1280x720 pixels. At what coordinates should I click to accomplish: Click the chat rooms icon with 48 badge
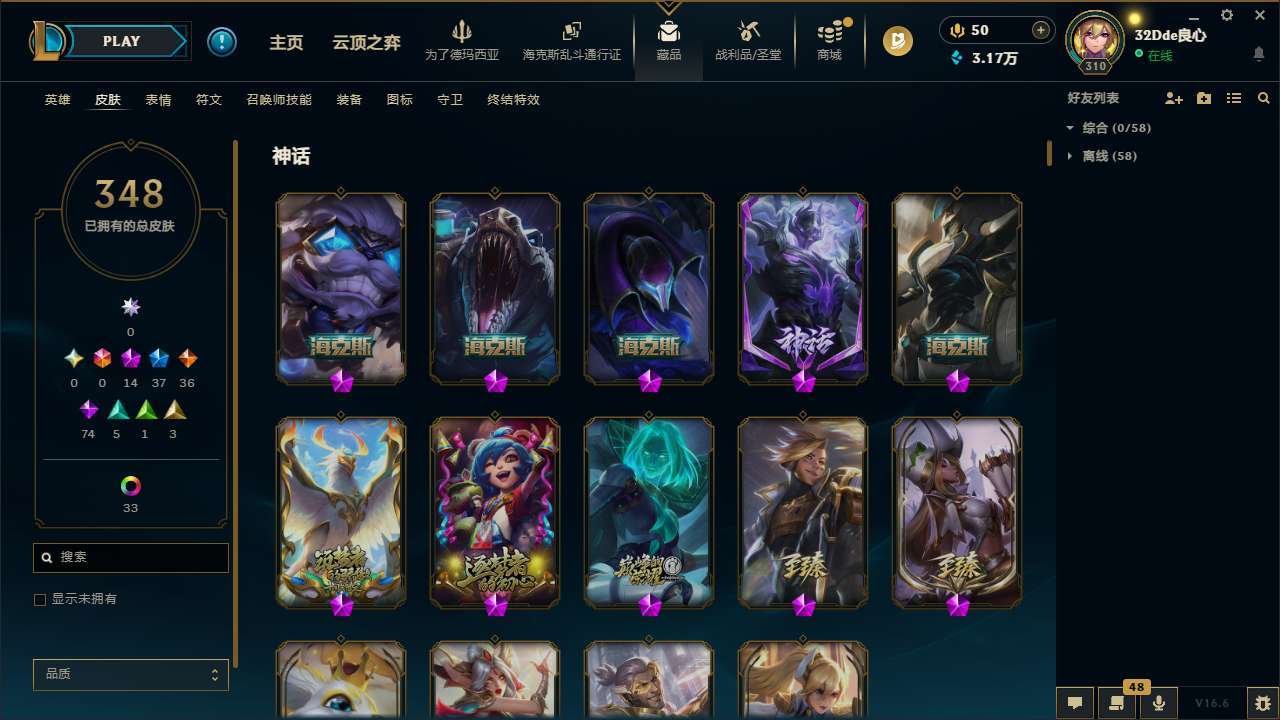coord(1115,704)
